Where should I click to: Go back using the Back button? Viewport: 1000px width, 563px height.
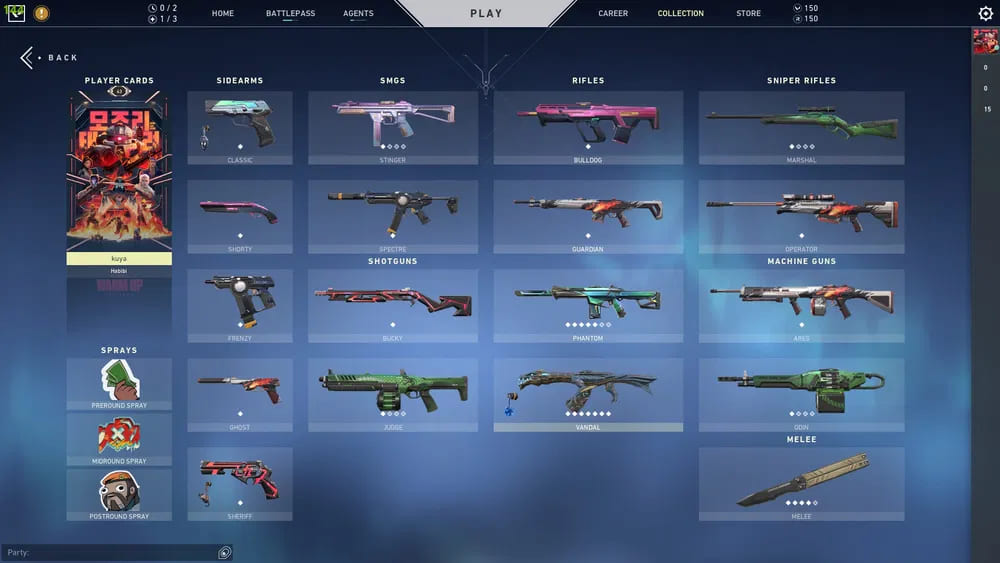49,58
